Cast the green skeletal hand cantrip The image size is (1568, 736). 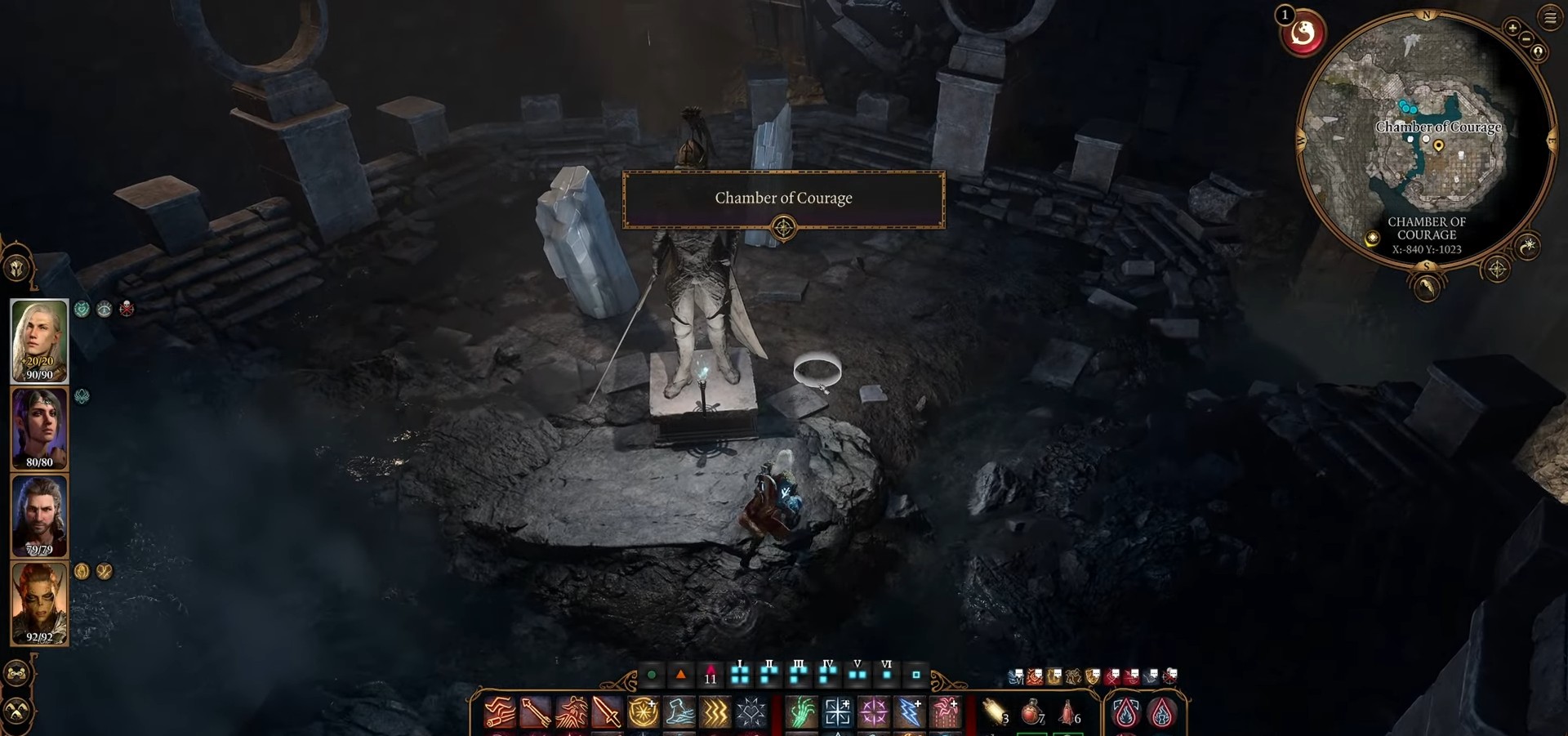[801, 712]
